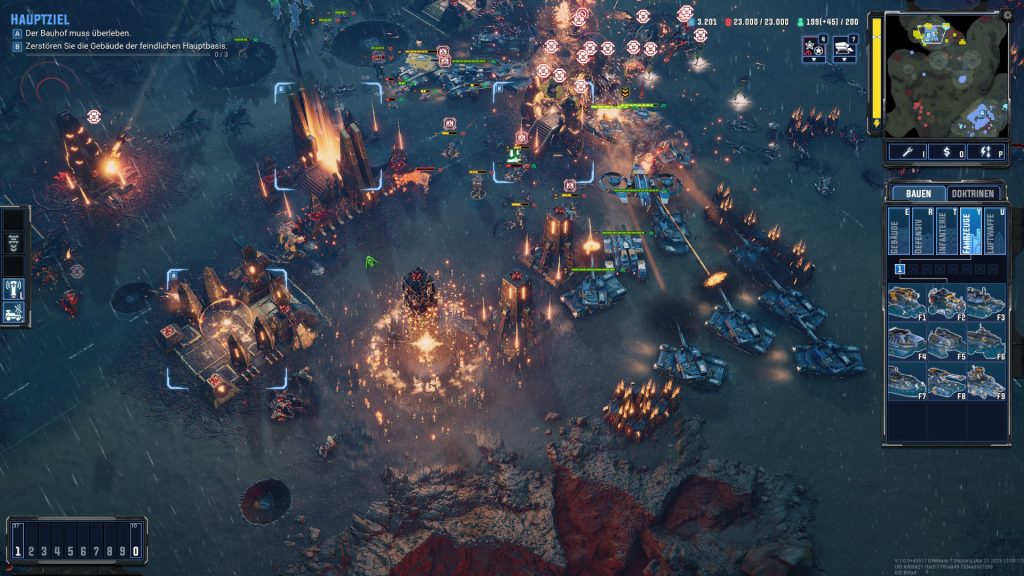
Task: Select the Fahrzeuge build category
Action: 966,232
